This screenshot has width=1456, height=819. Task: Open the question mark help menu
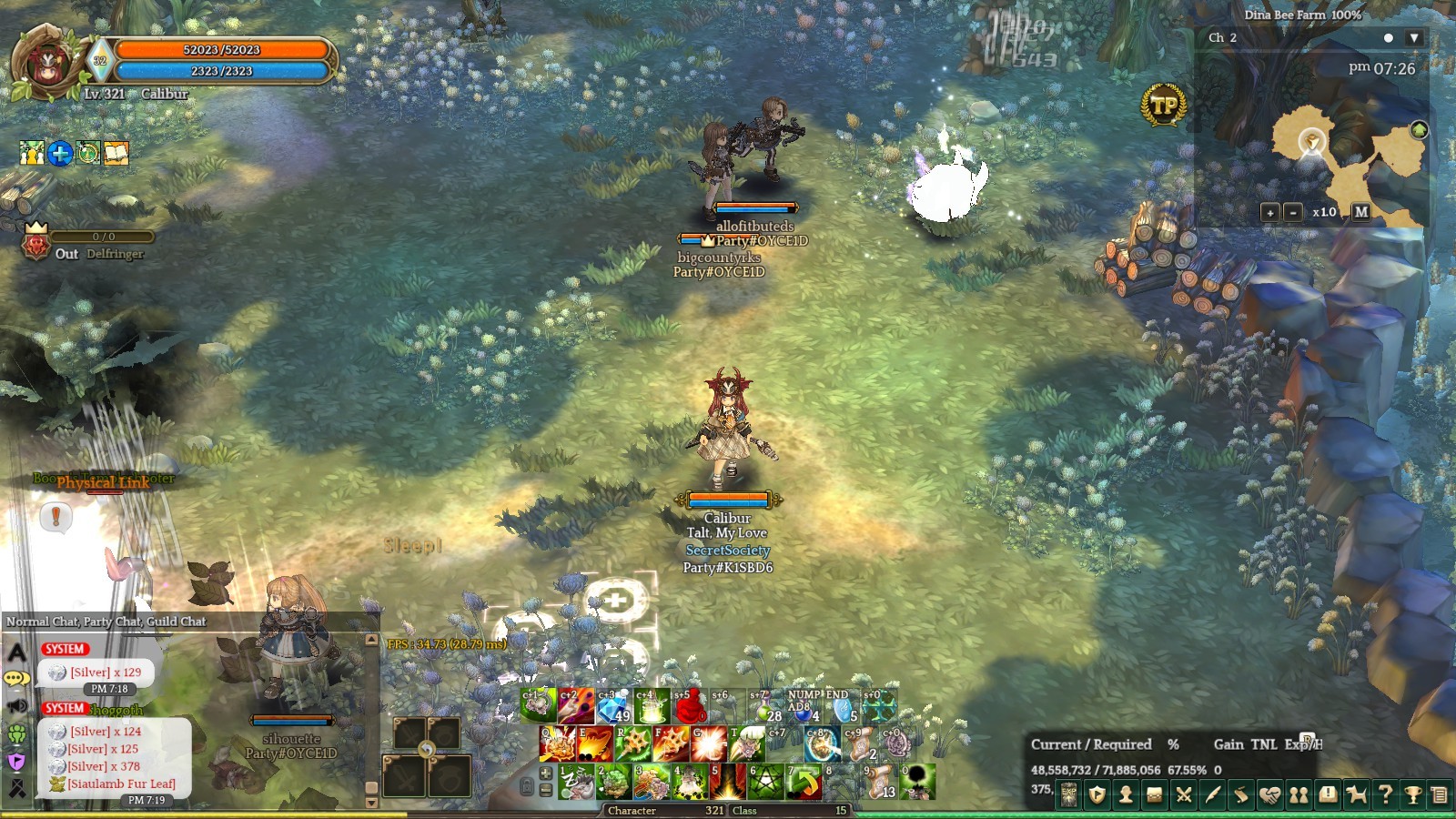(x=1385, y=795)
